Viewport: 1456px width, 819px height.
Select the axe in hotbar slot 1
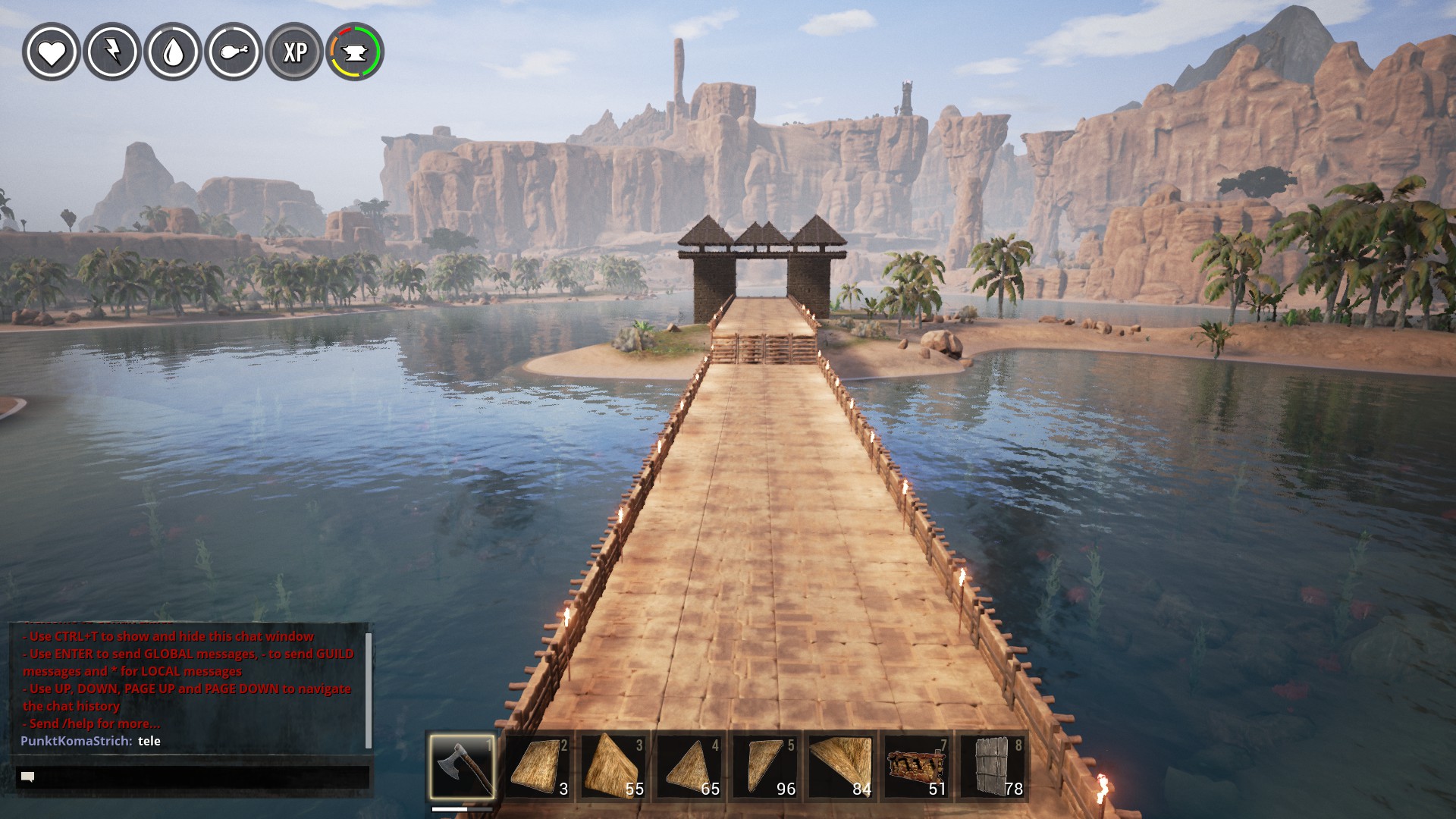click(462, 766)
